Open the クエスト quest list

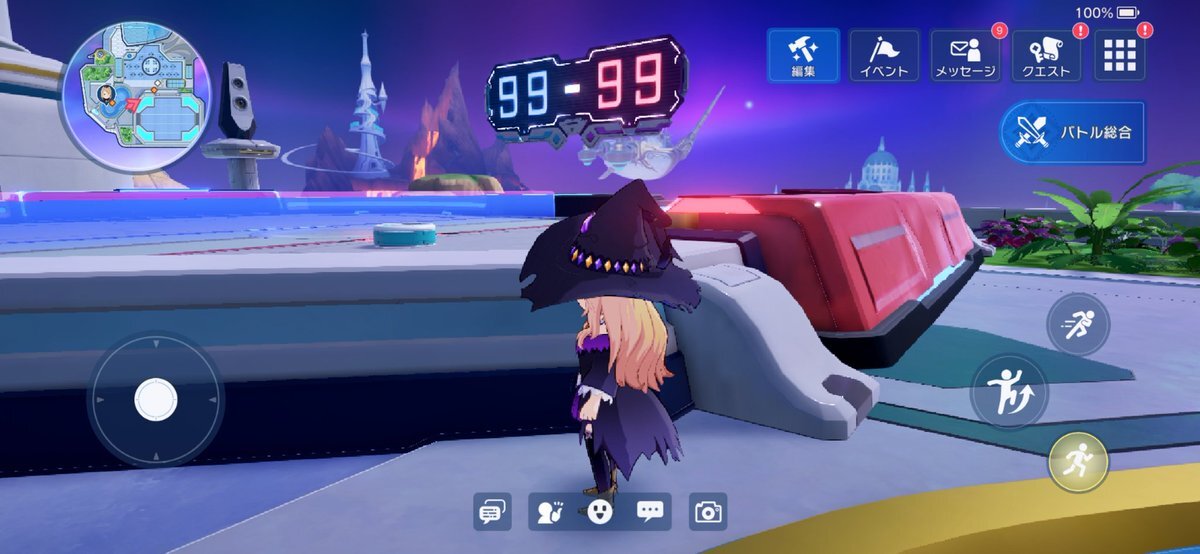point(1046,55)
